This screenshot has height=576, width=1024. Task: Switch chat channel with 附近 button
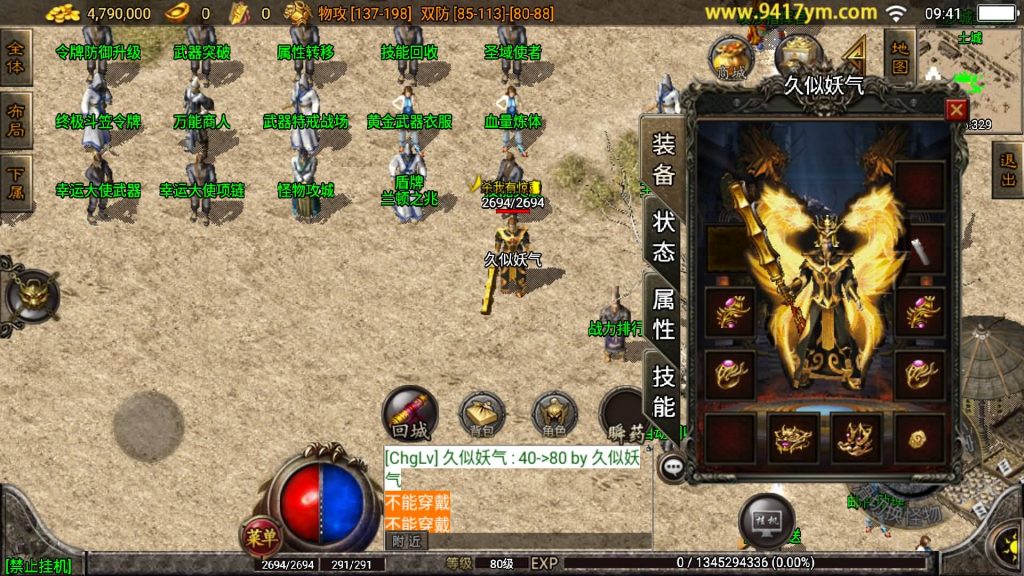(x=406, y=541)
